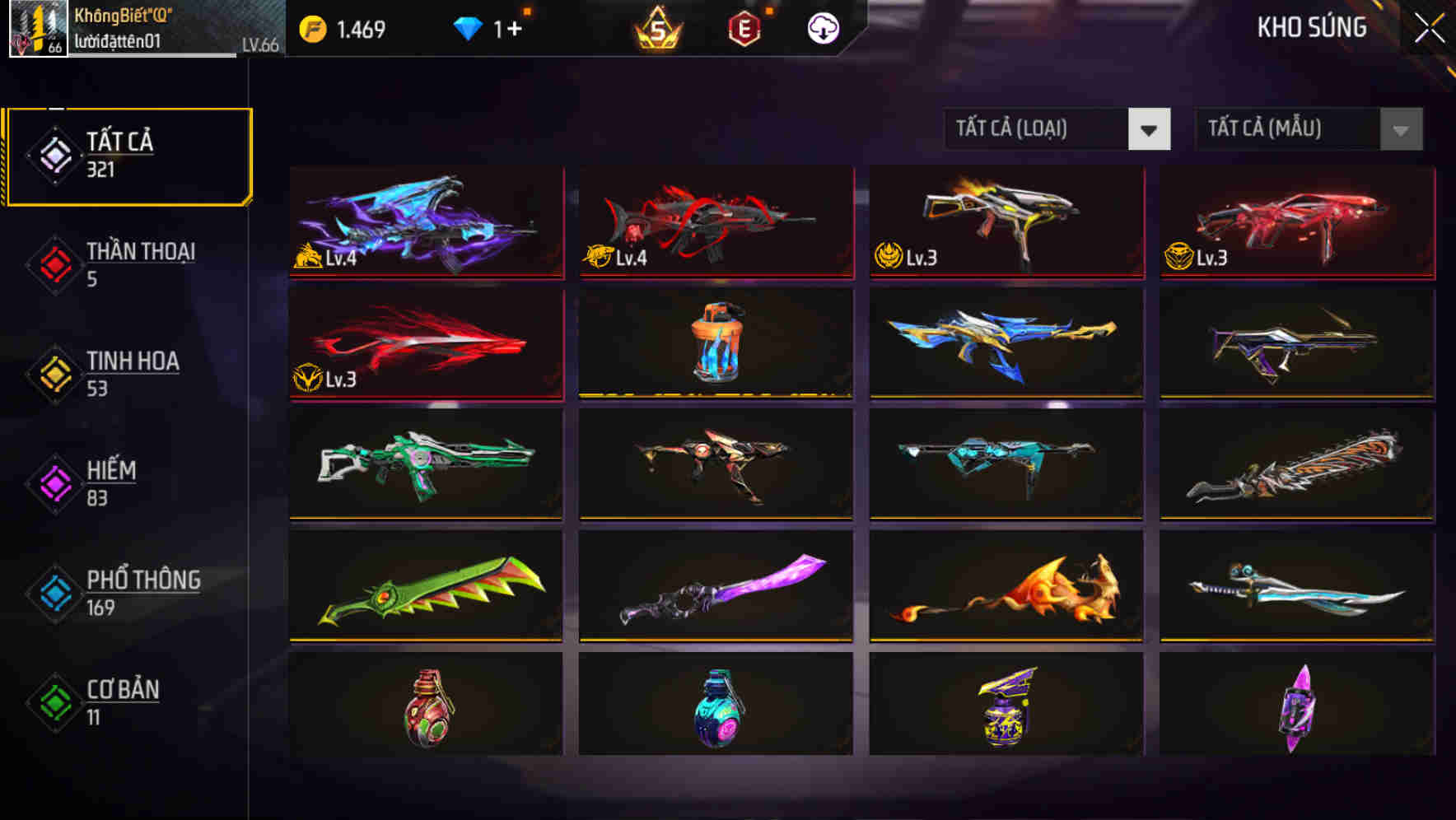Screen dimensions: 1456x820
Task: Open the cloud download icon
Action: pyautogui.click(x=822, y=29)
